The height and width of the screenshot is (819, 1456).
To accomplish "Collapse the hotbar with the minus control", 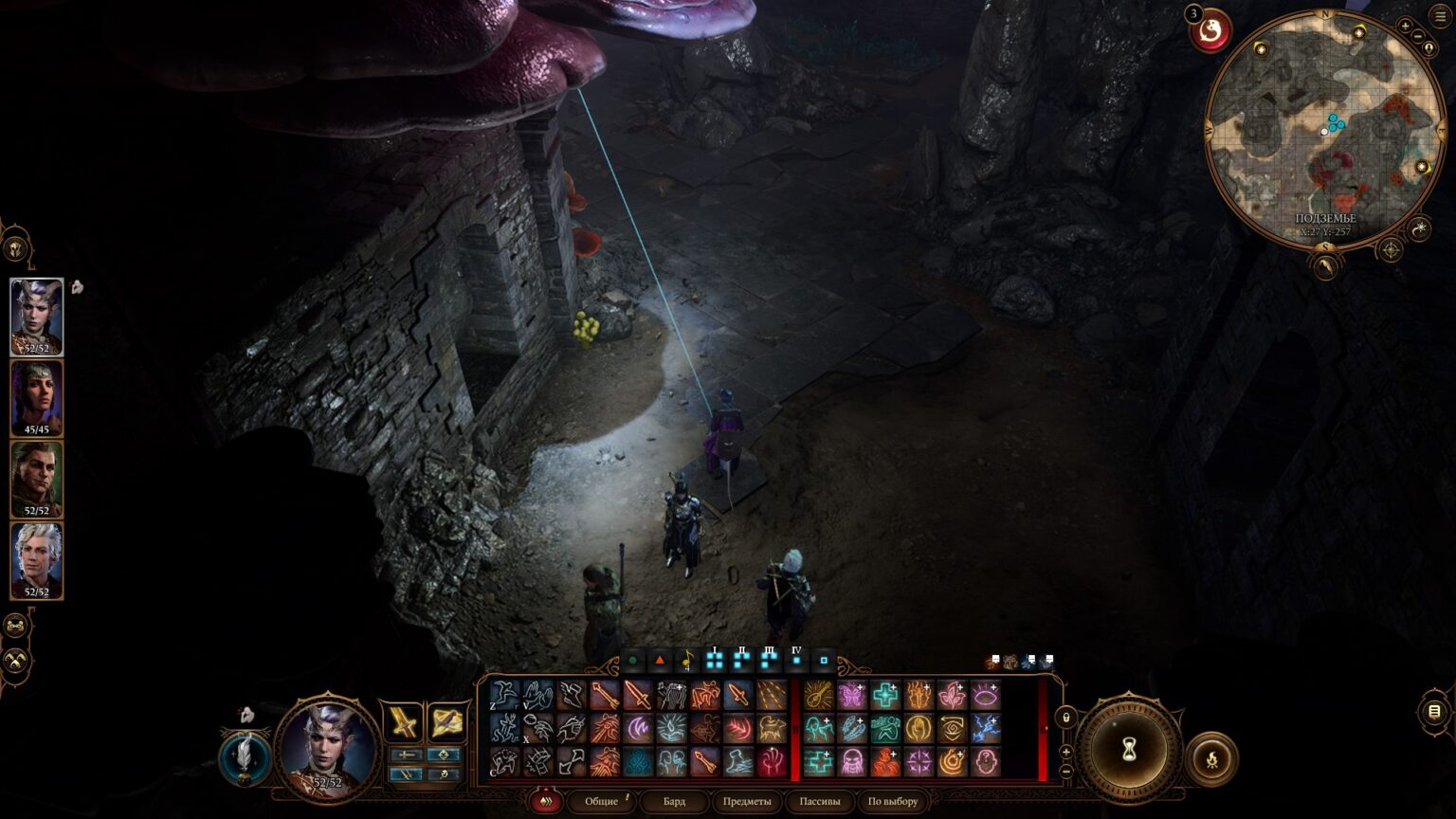I will (1066, 772).
